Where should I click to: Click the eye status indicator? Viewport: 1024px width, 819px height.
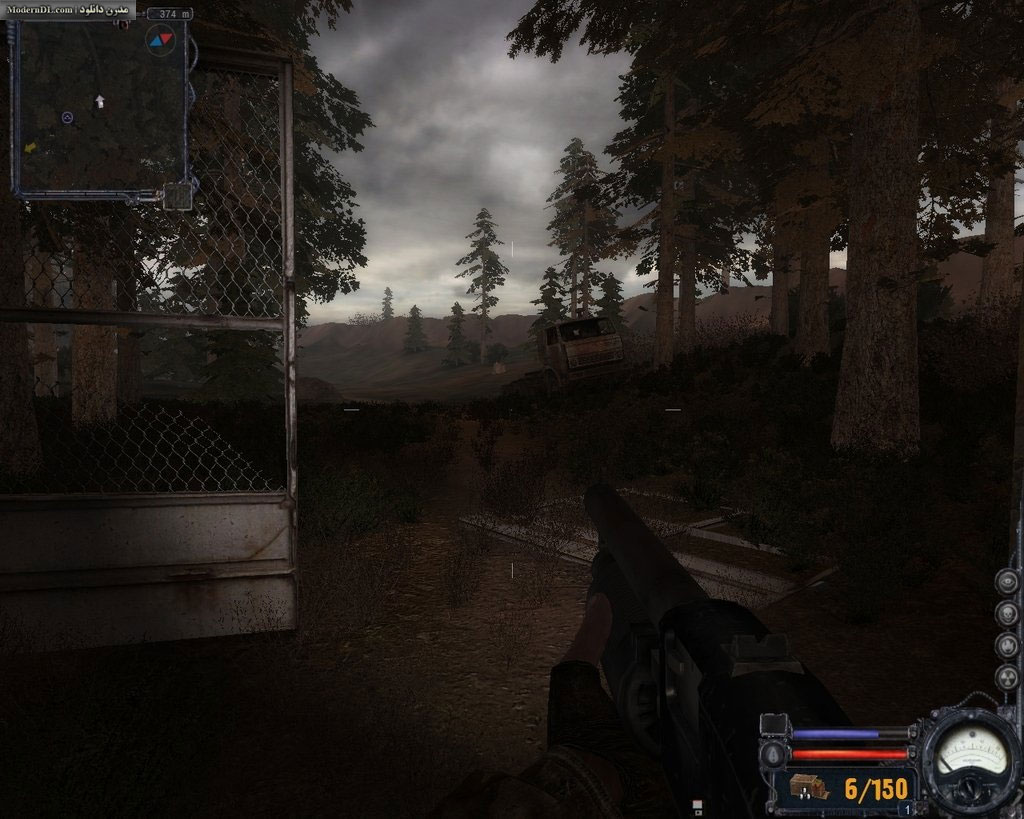[x=1006, y=581]
